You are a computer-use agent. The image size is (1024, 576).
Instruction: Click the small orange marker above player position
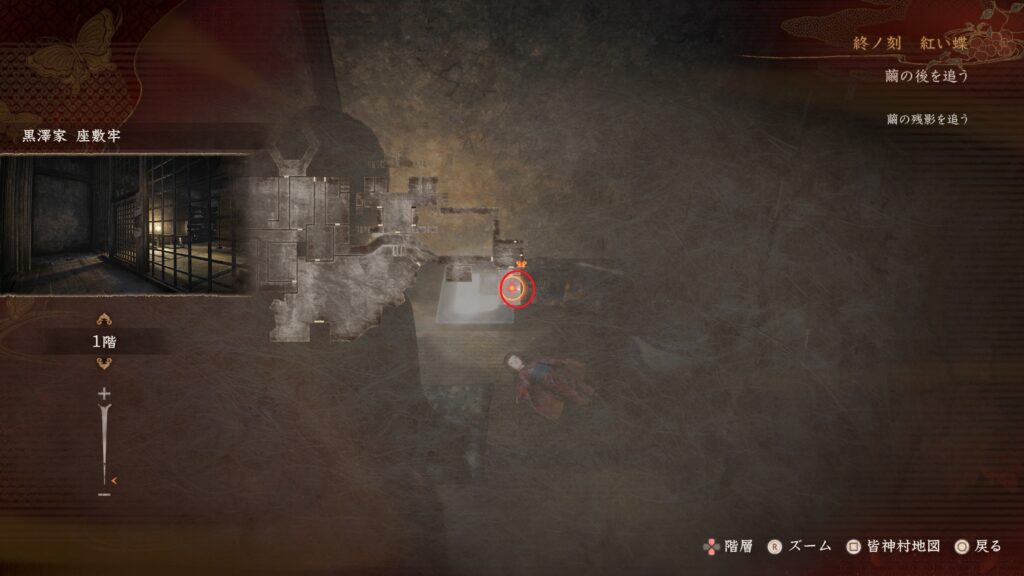[x=520, y=263]
